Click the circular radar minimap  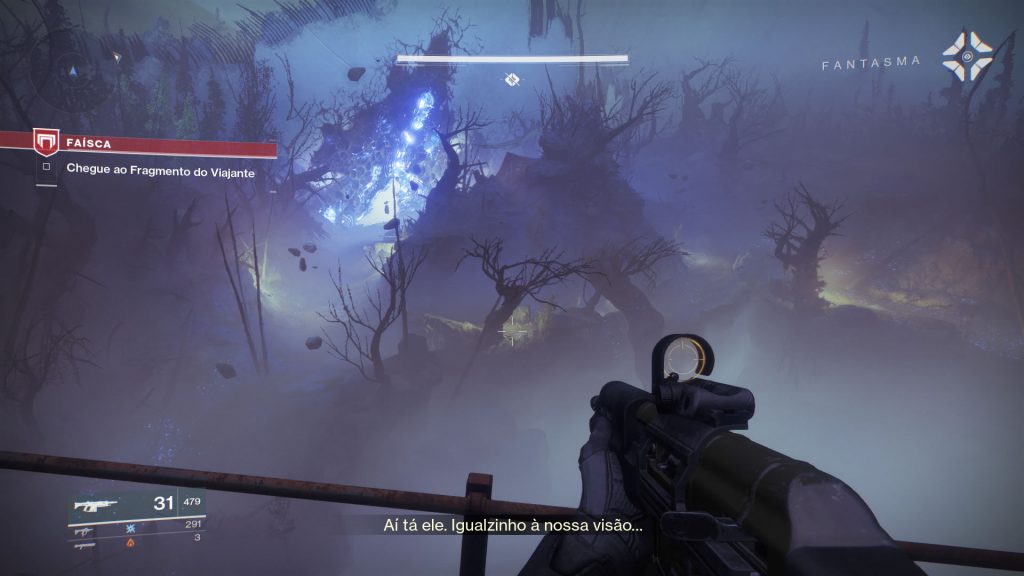pyautogui.click(x=69, y=72)
